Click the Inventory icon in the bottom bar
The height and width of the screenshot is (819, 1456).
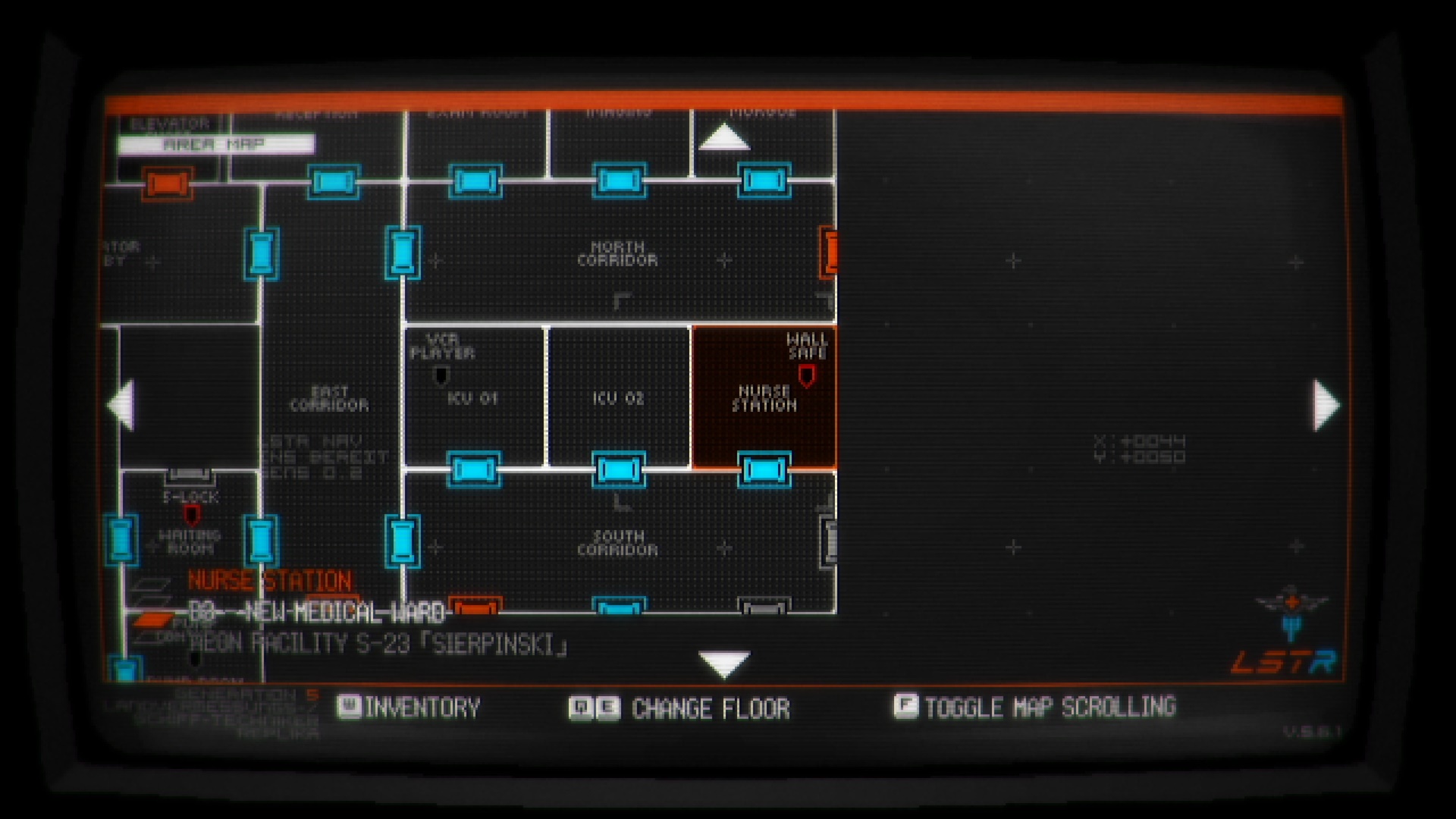pos(350,708)
